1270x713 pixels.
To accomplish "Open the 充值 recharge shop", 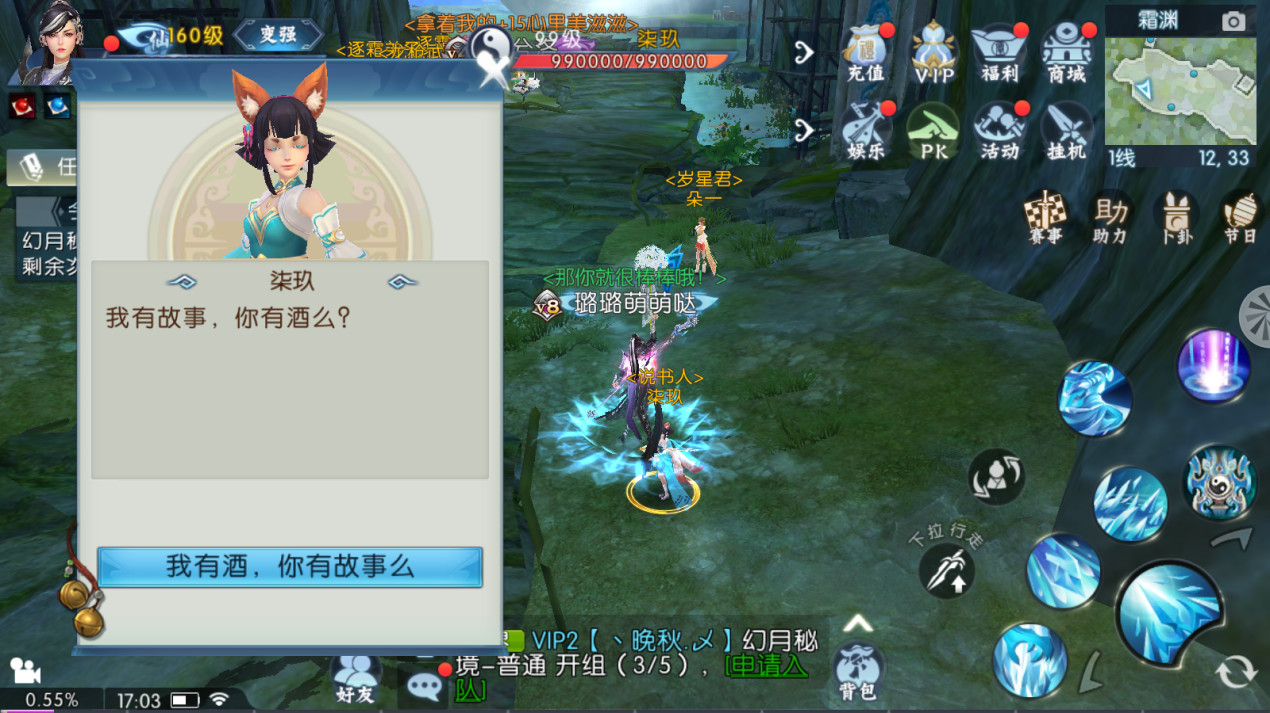I will click(x=866, y=53).
